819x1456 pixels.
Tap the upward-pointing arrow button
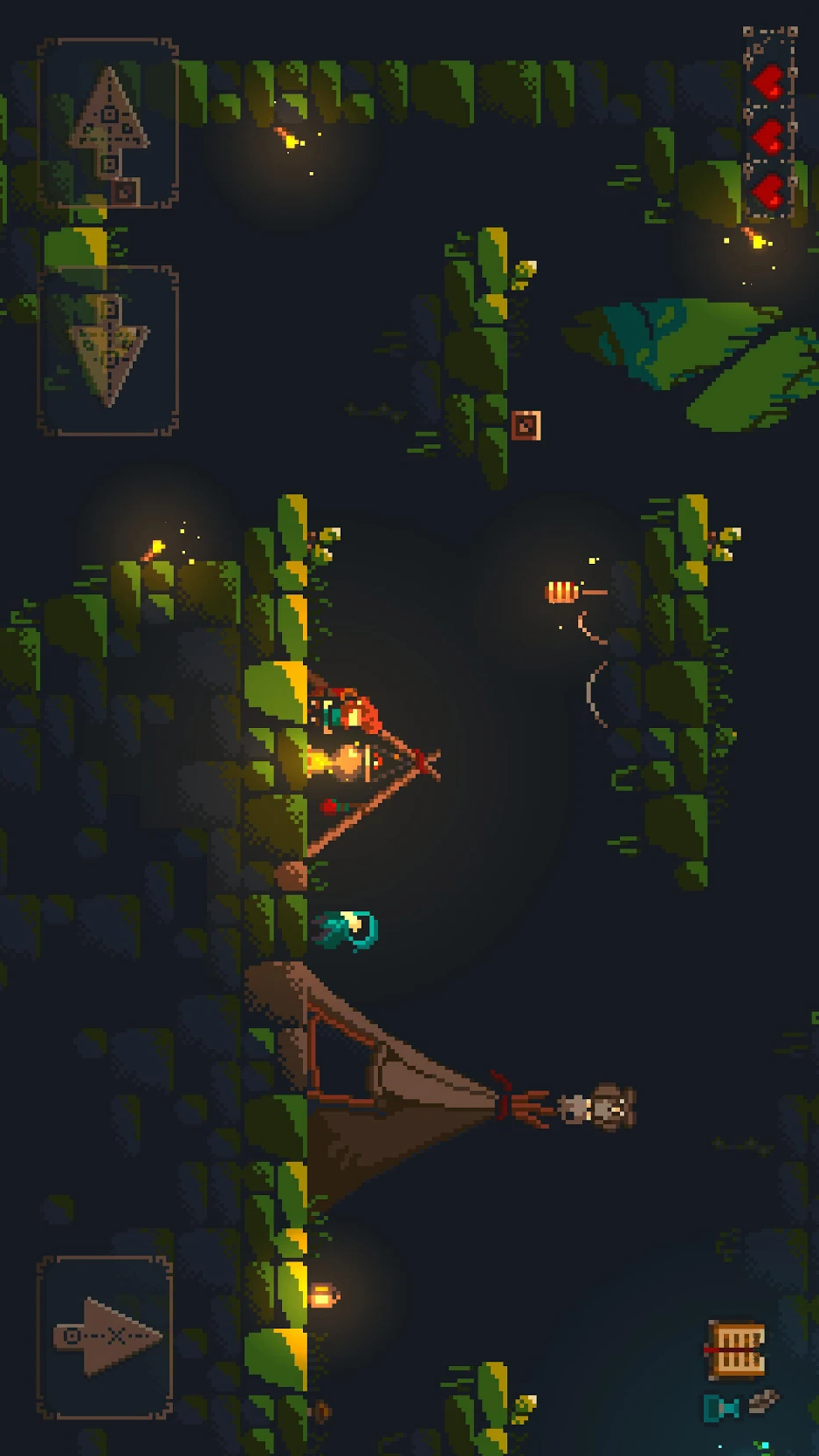click(107, 123)
